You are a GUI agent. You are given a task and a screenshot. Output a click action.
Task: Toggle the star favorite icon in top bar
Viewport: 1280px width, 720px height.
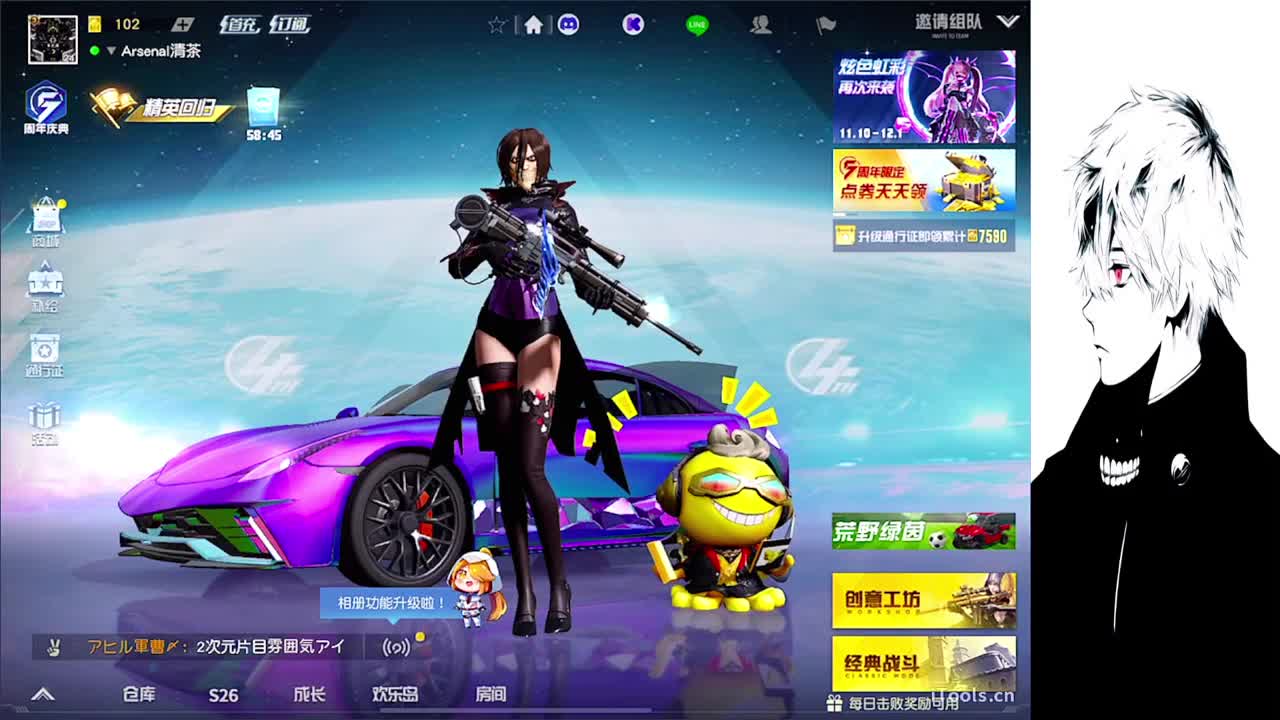(497, 22)
